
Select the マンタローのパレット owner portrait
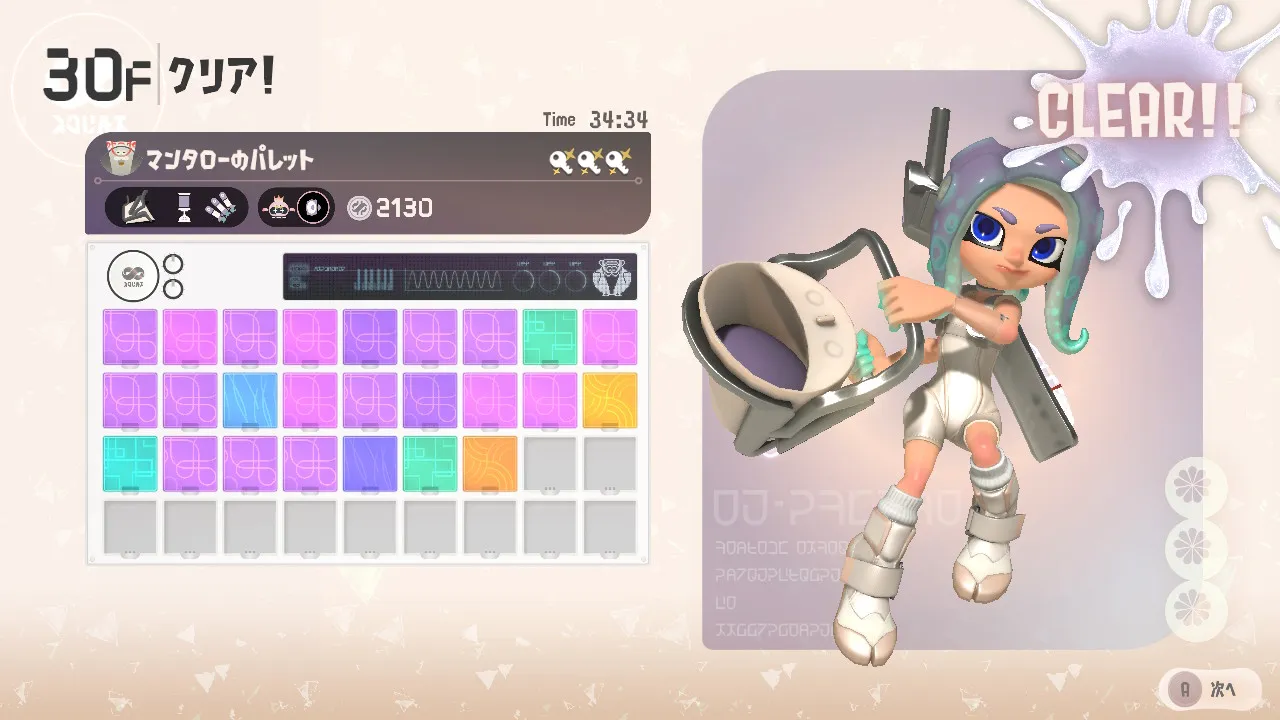click(121, 159)
